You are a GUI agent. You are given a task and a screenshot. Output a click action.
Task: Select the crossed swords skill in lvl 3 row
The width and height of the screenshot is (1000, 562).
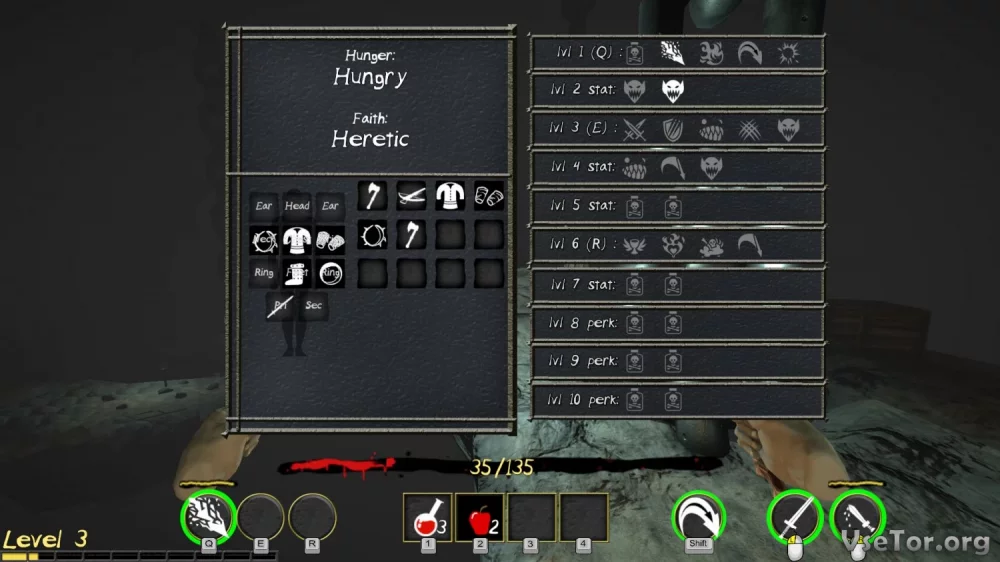[634, 129]
